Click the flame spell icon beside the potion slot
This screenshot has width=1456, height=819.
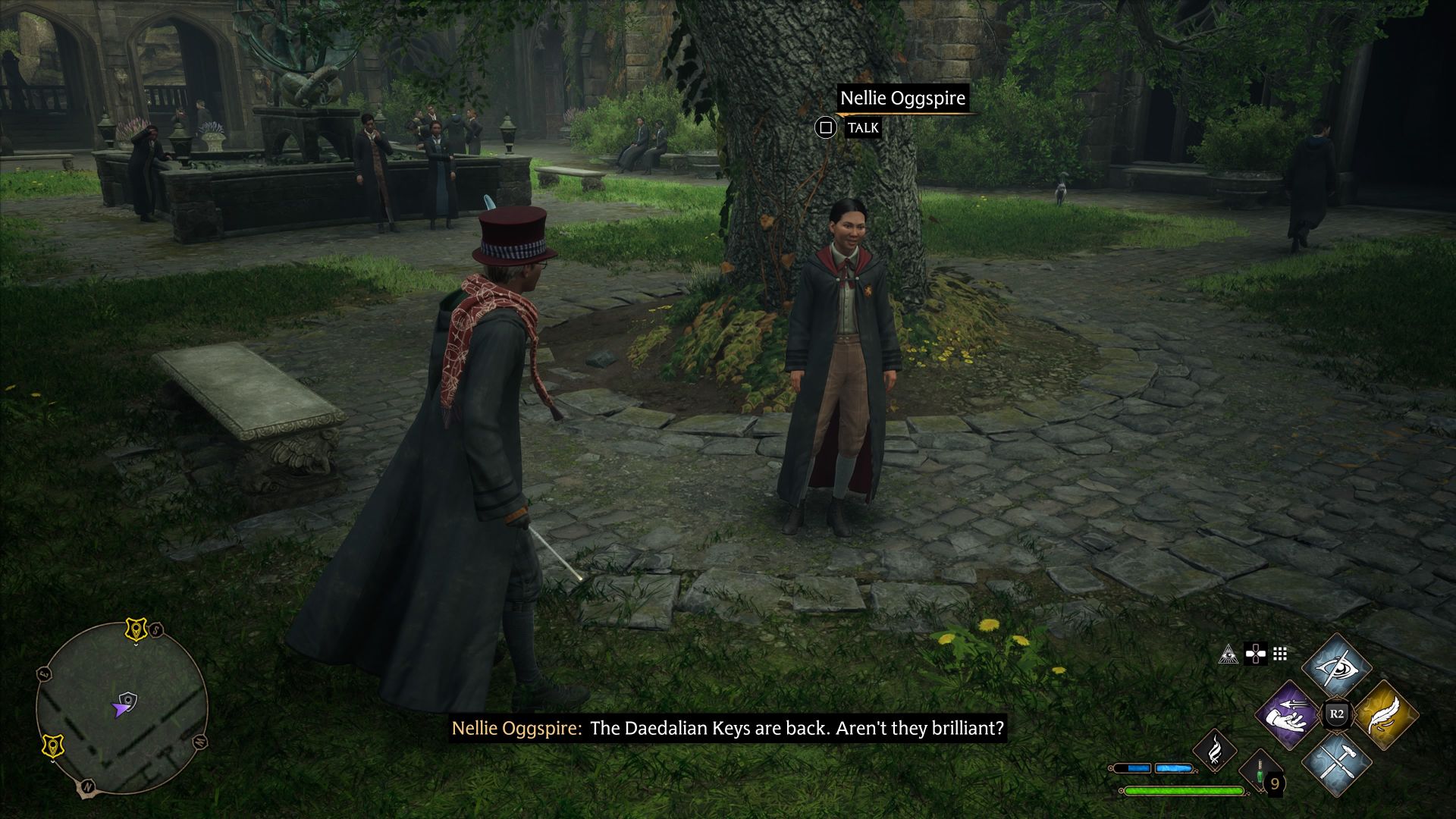click(x=1215, y=751)
